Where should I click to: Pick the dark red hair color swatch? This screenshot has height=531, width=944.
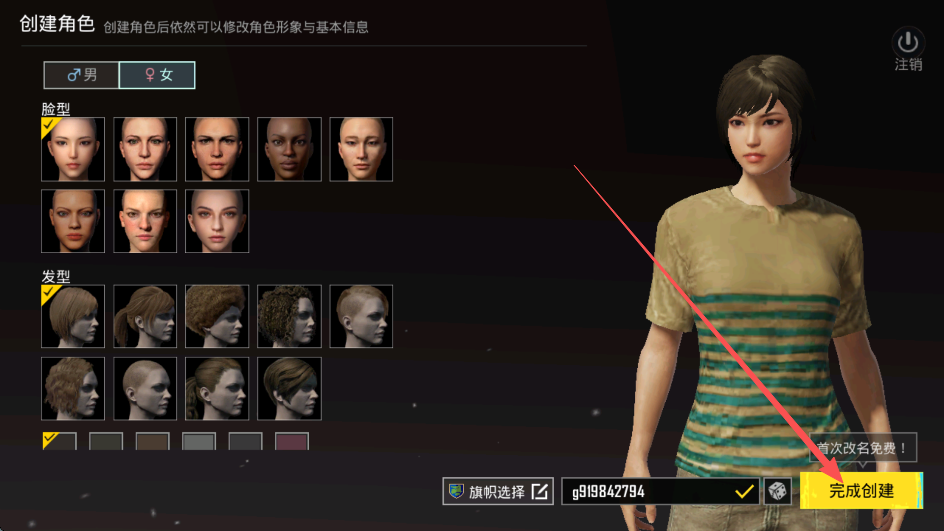[291, 441]
